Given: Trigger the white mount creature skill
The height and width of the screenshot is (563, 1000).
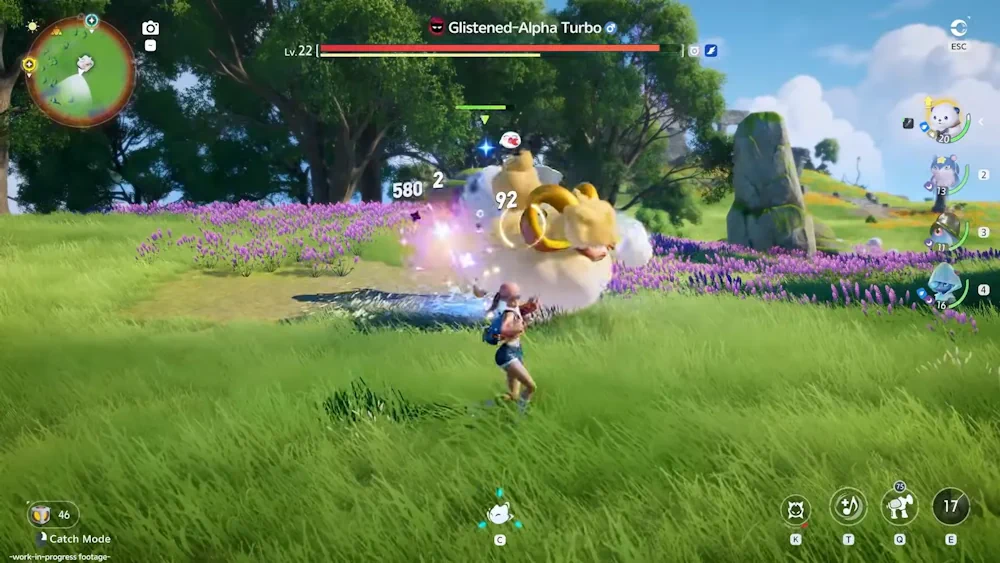Looking at the screenshot, I should (x=899, y=507).
